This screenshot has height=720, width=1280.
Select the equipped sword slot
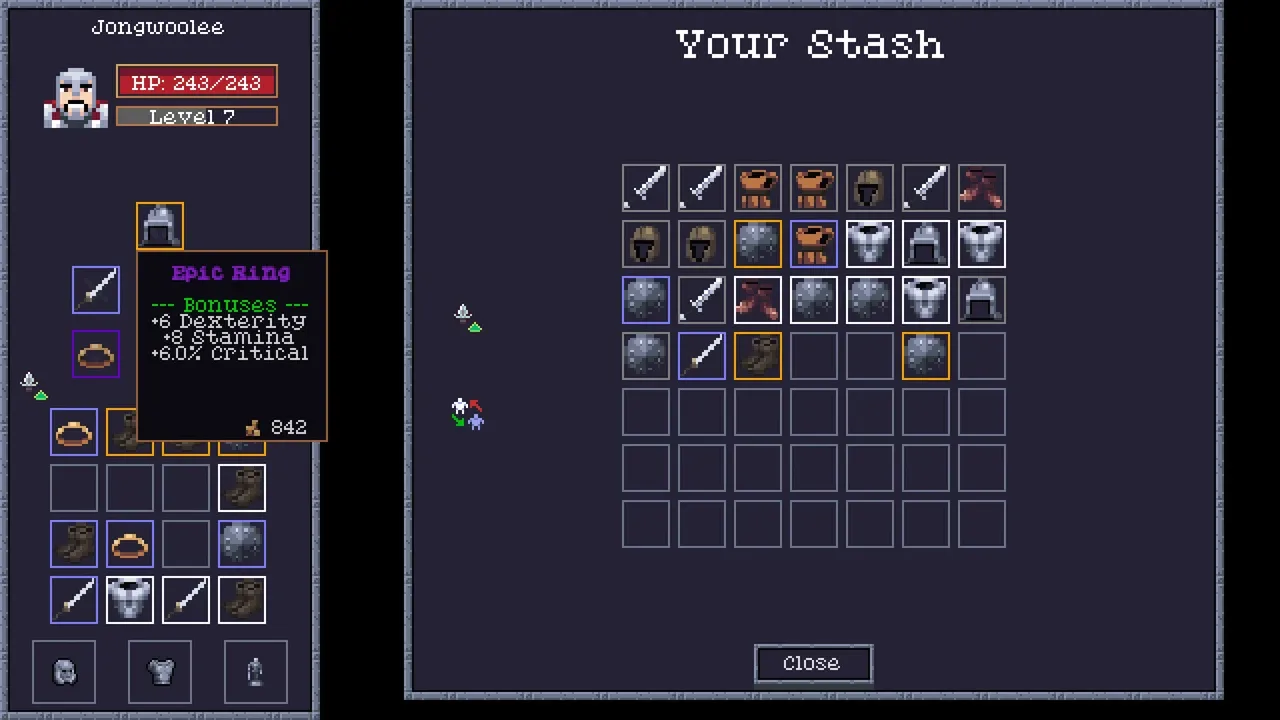pyautogui.click(x=96, y=290)
